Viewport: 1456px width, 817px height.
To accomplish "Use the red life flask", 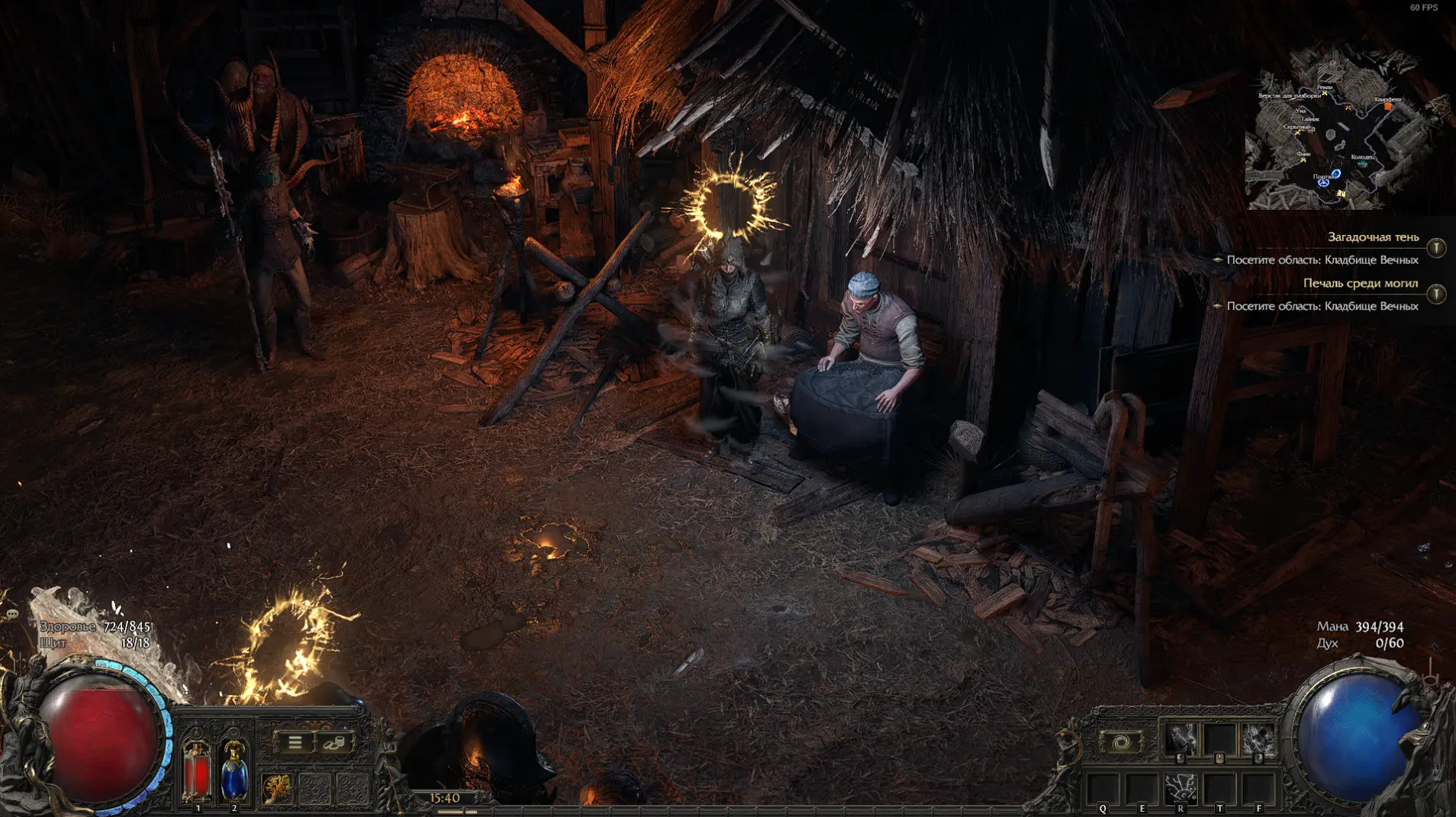I will 197,769.
